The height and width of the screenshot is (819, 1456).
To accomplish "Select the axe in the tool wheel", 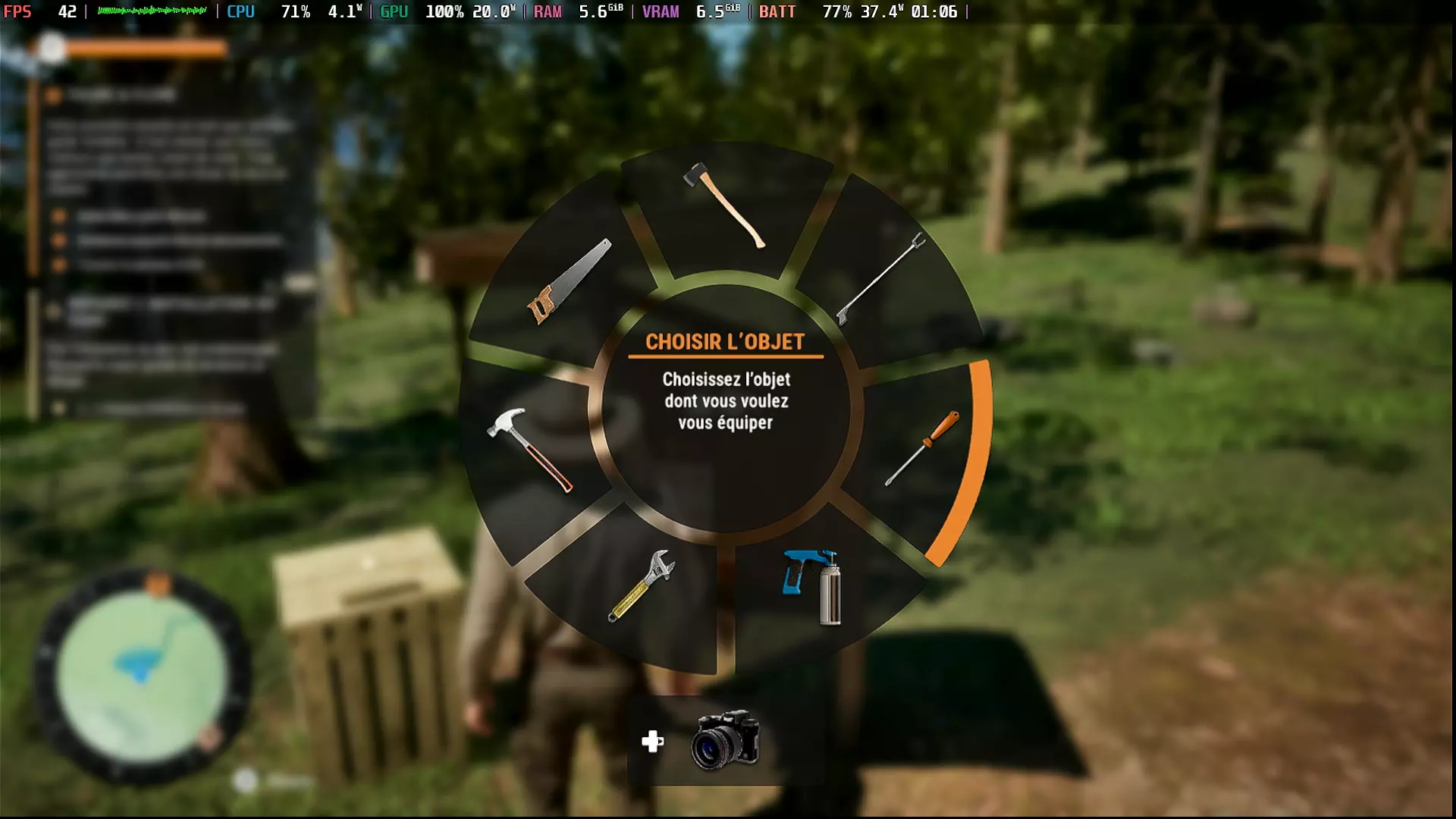I will (x=724, y=205).
